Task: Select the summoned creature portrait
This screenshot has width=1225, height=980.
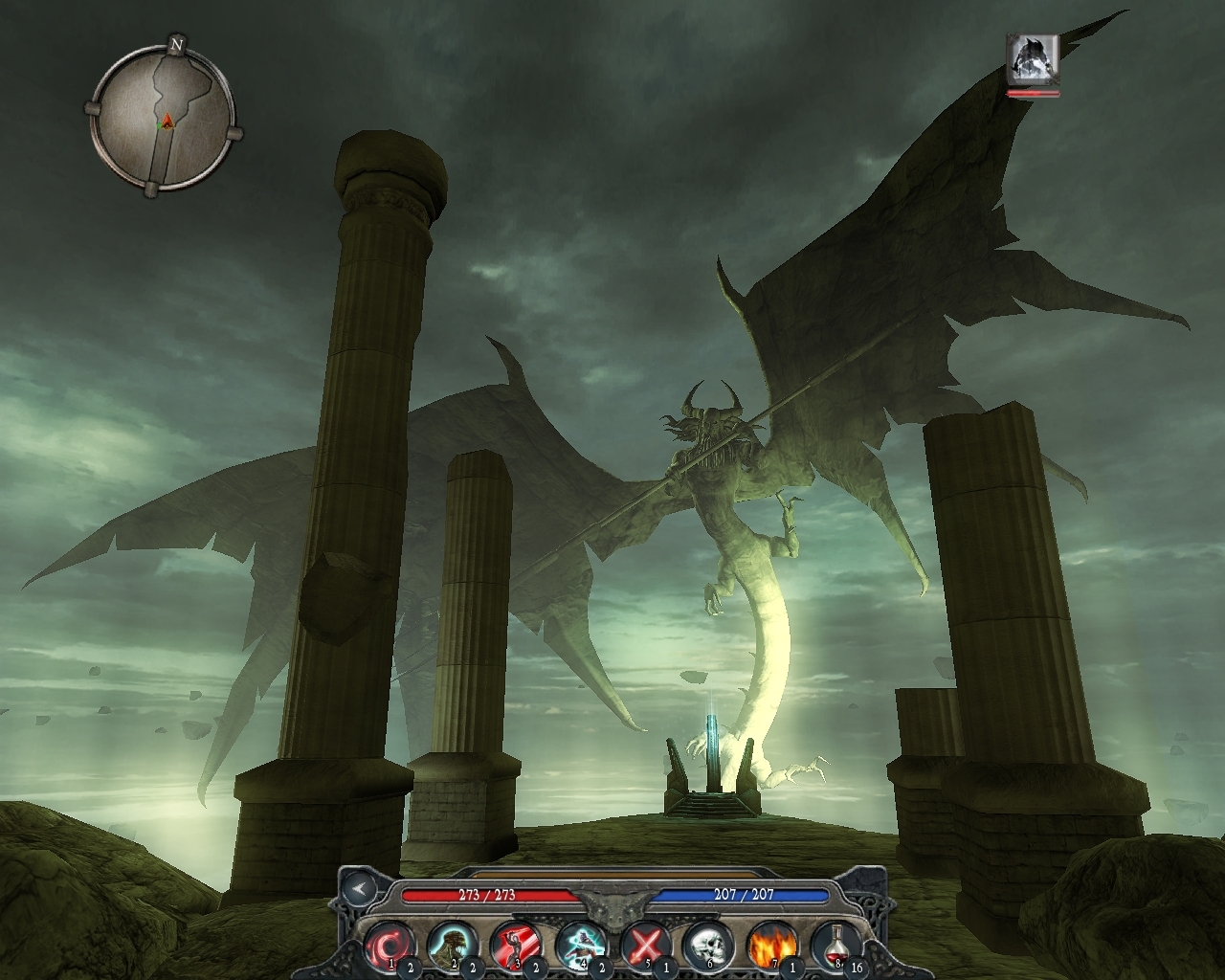Action: pos(1033,59)
